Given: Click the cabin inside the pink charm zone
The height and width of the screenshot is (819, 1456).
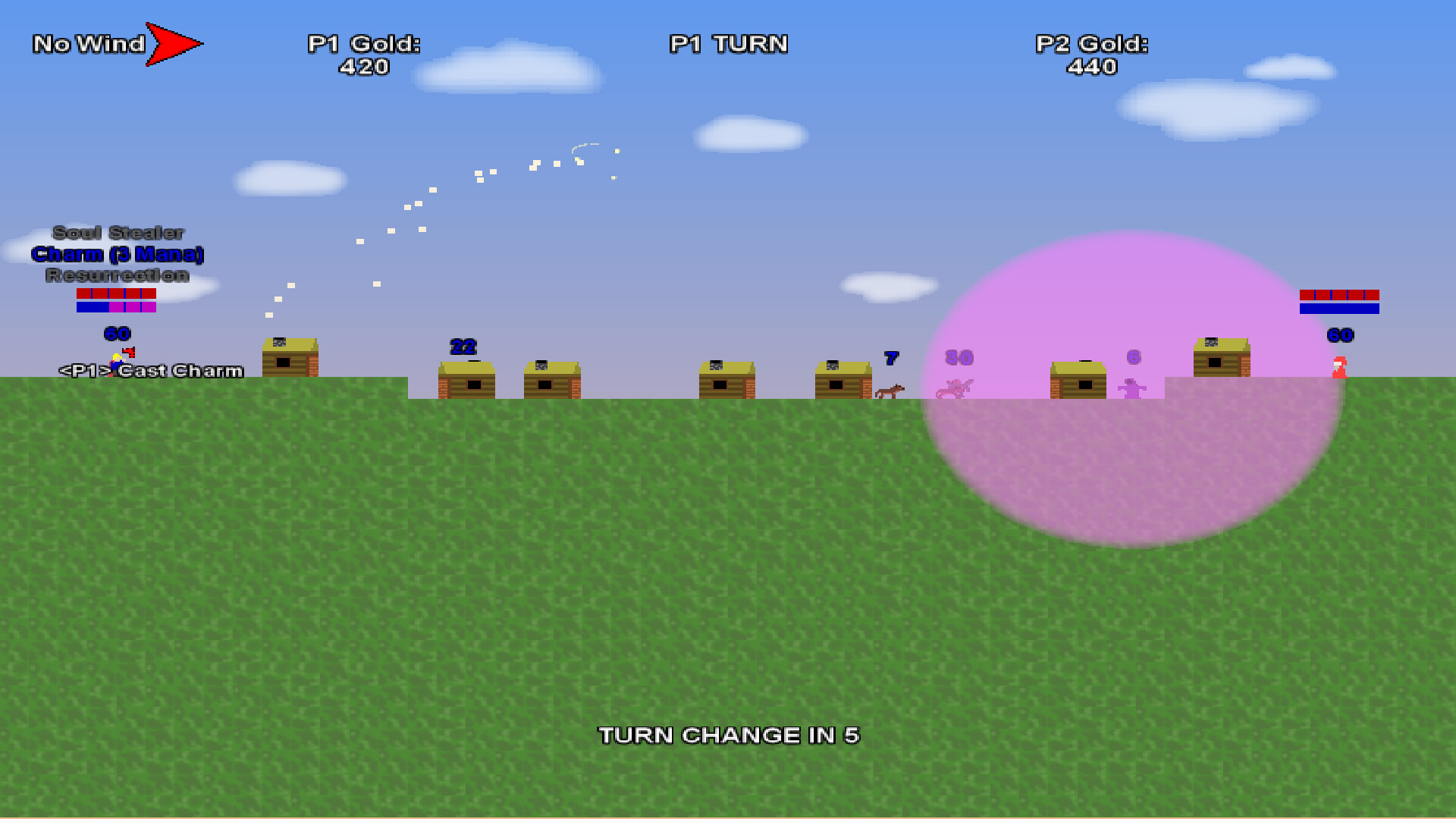Looking at the screenshot, I should [x=1077, y=379].
